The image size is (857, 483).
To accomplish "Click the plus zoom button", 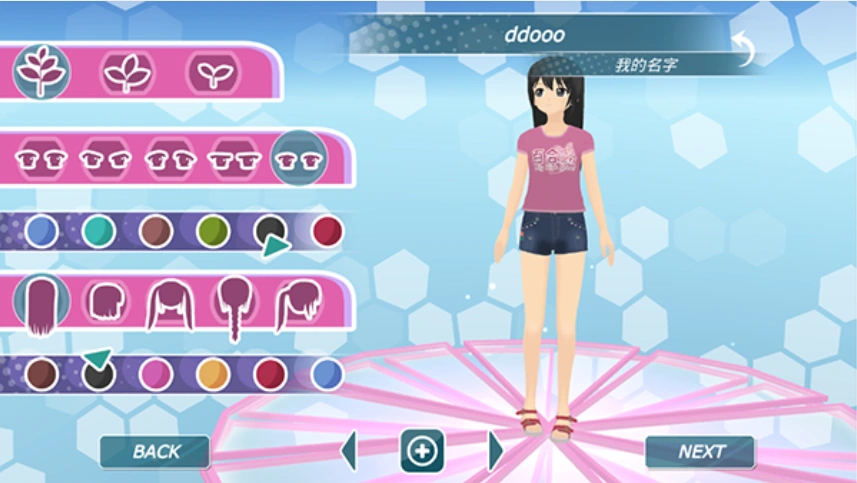I will pos(422,451).
